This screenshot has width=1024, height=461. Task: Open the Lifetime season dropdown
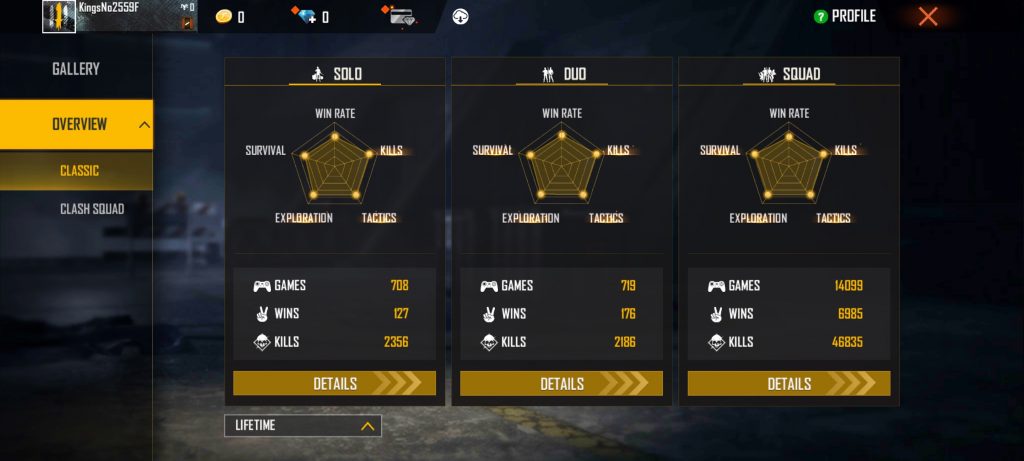(x=302, y=426)
